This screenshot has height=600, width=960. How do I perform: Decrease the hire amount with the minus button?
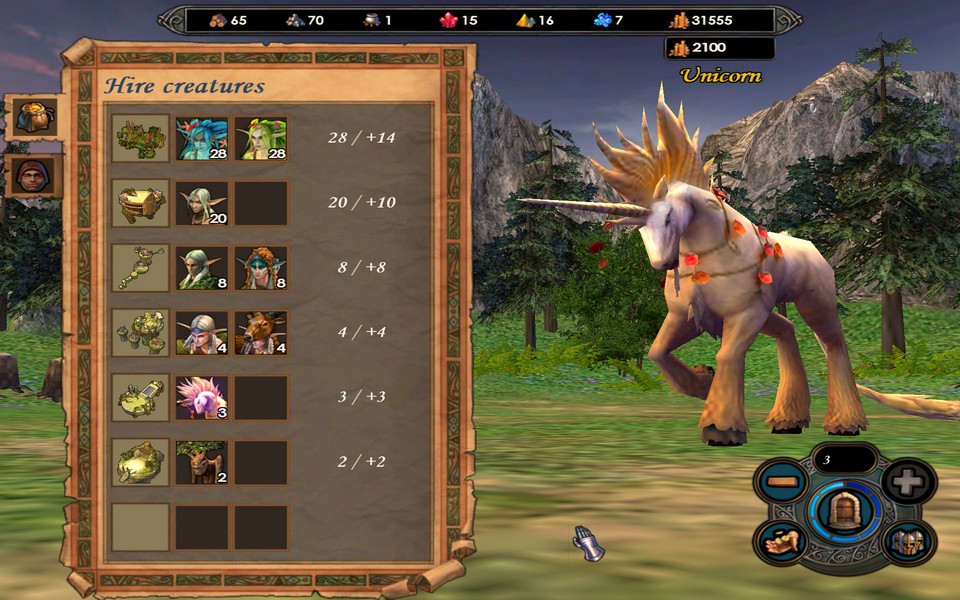[781, 483]
